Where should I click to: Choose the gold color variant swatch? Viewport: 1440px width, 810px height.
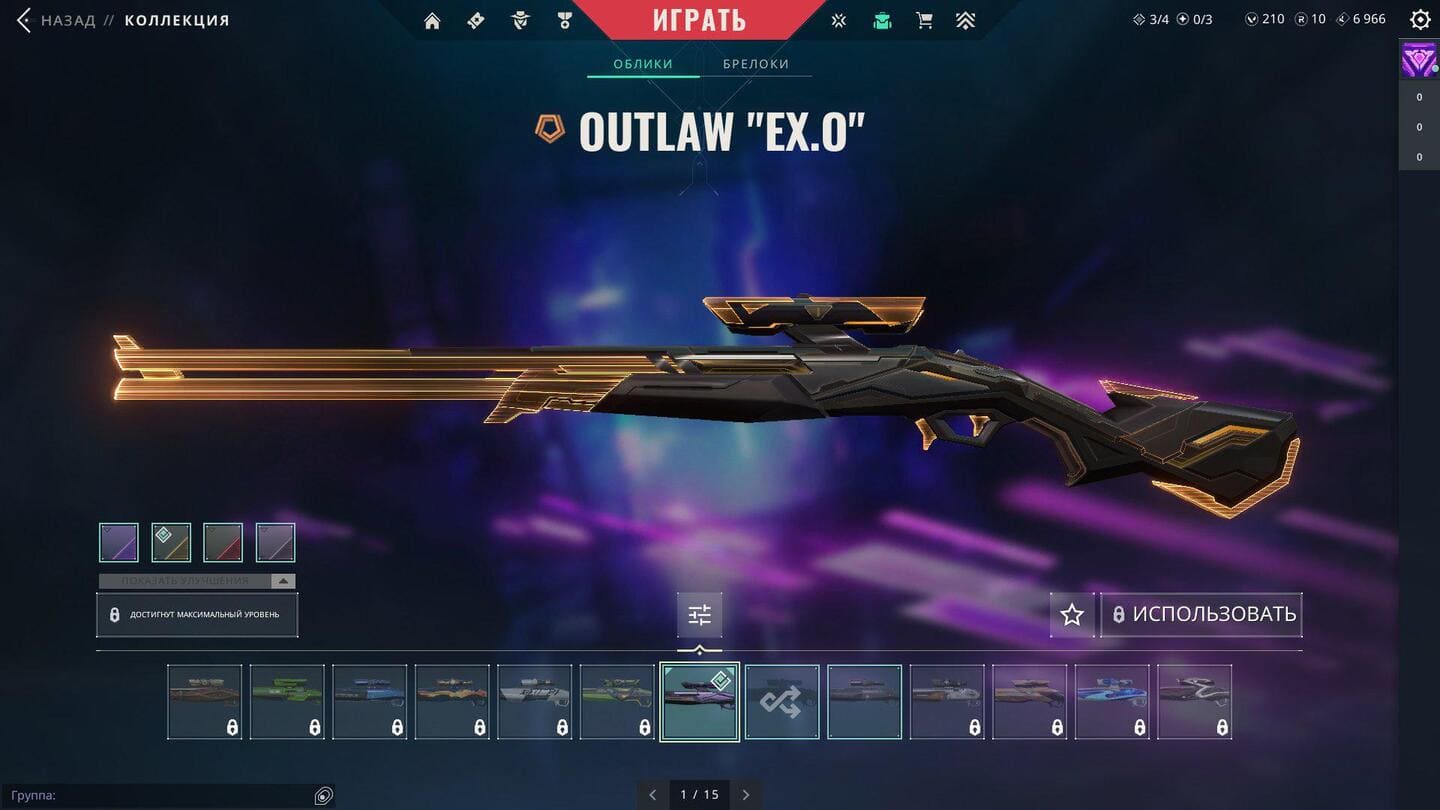(x=171, y=543)
